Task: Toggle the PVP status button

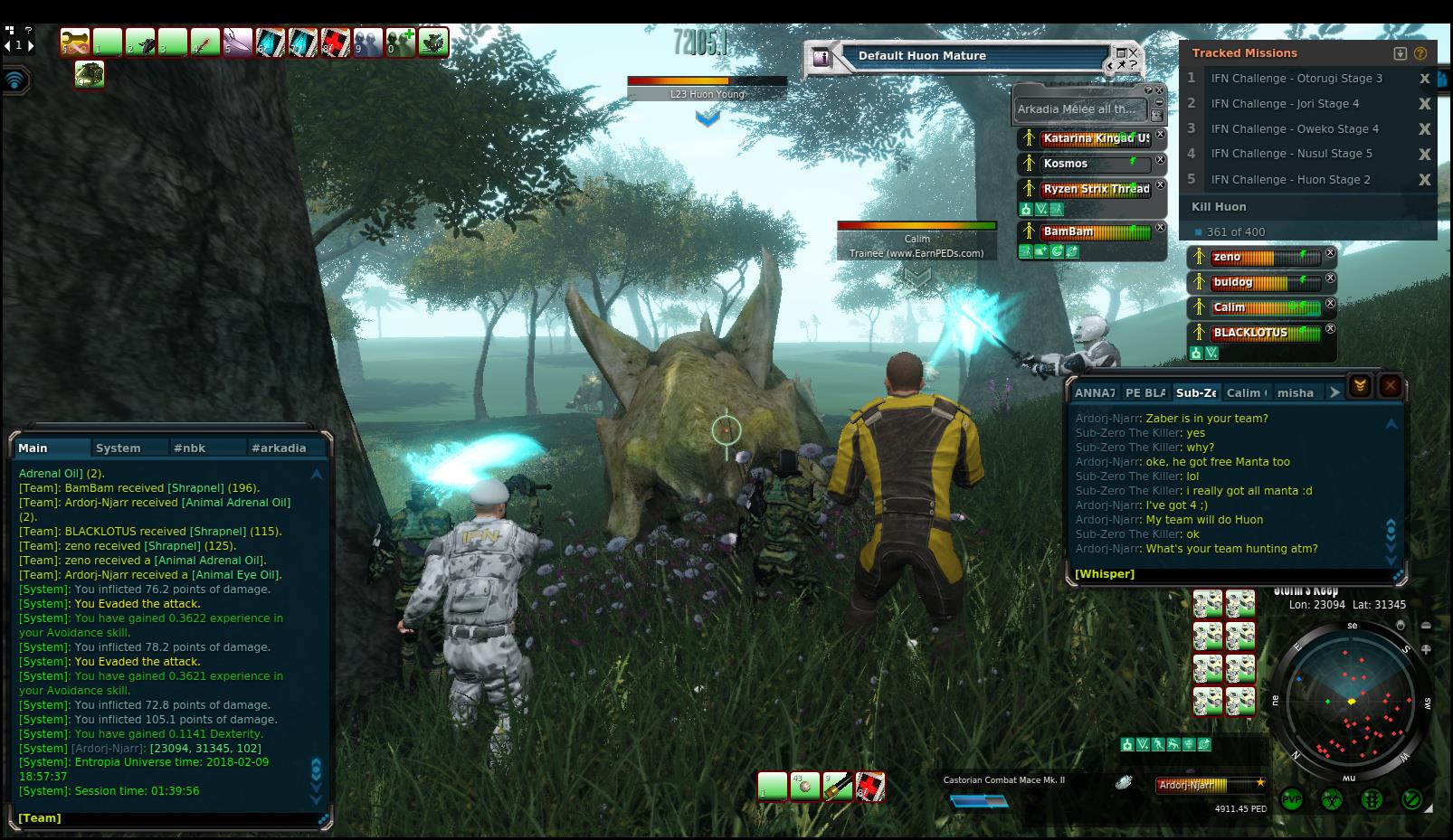Action: [1291, 800]
